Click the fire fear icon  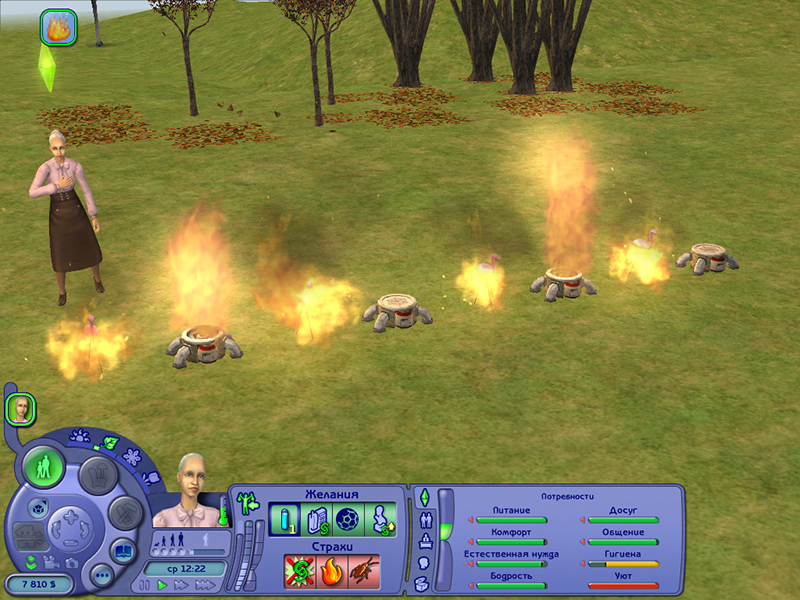click(x=331, y=571)
